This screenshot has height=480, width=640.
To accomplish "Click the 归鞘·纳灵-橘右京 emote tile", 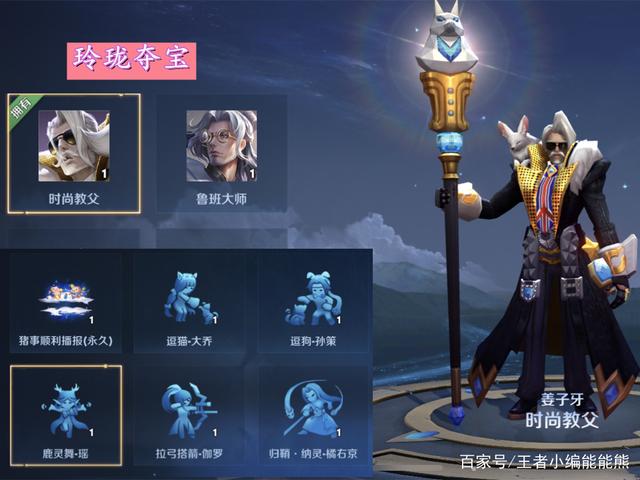I will 315,415.
